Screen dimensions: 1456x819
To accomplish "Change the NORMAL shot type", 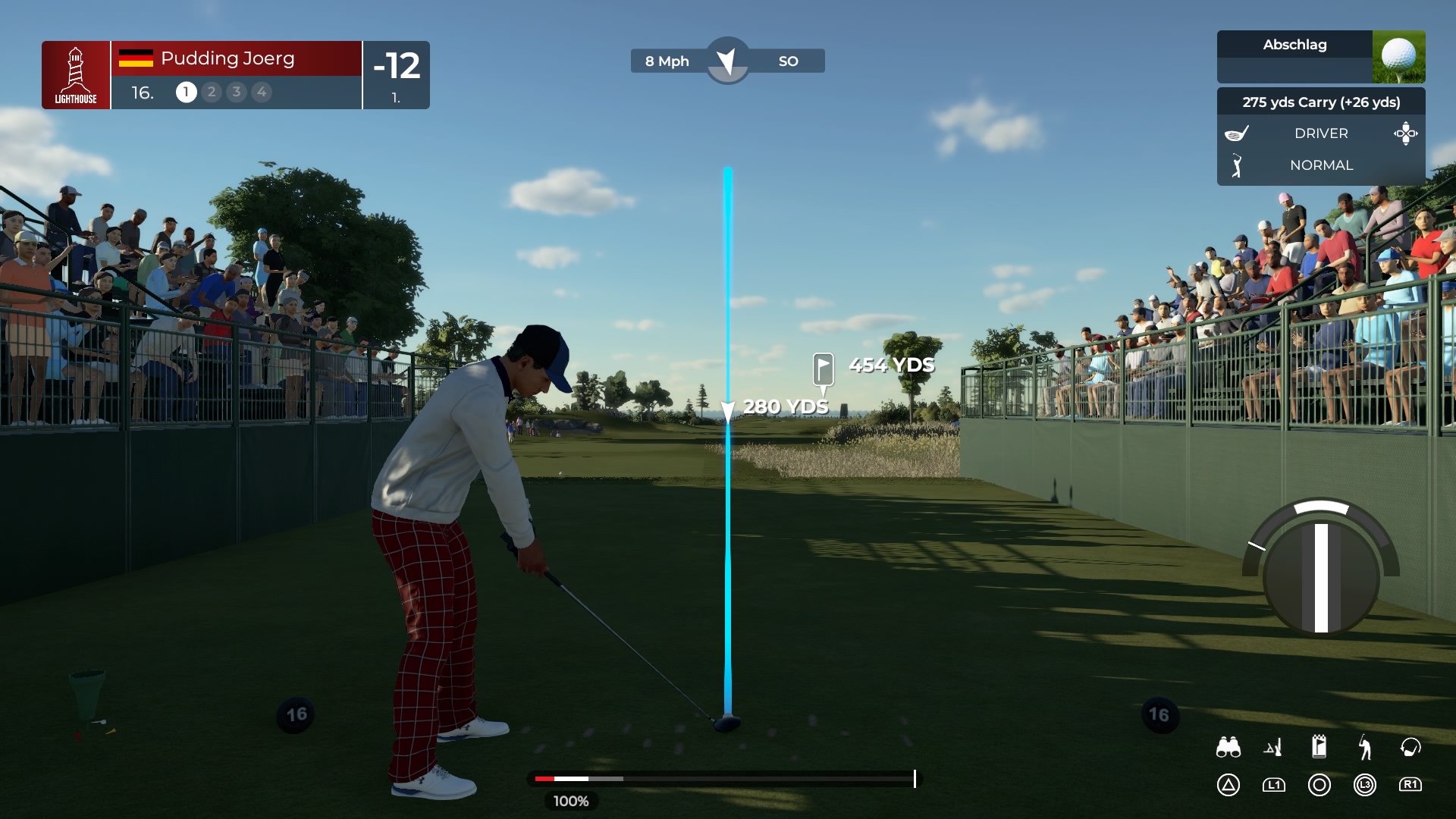I will (x=1320, y=165).
